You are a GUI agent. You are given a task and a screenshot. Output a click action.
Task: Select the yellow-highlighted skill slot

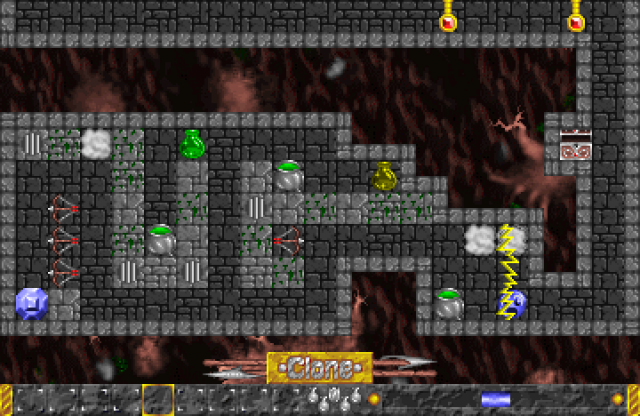[x=158, y=400]
